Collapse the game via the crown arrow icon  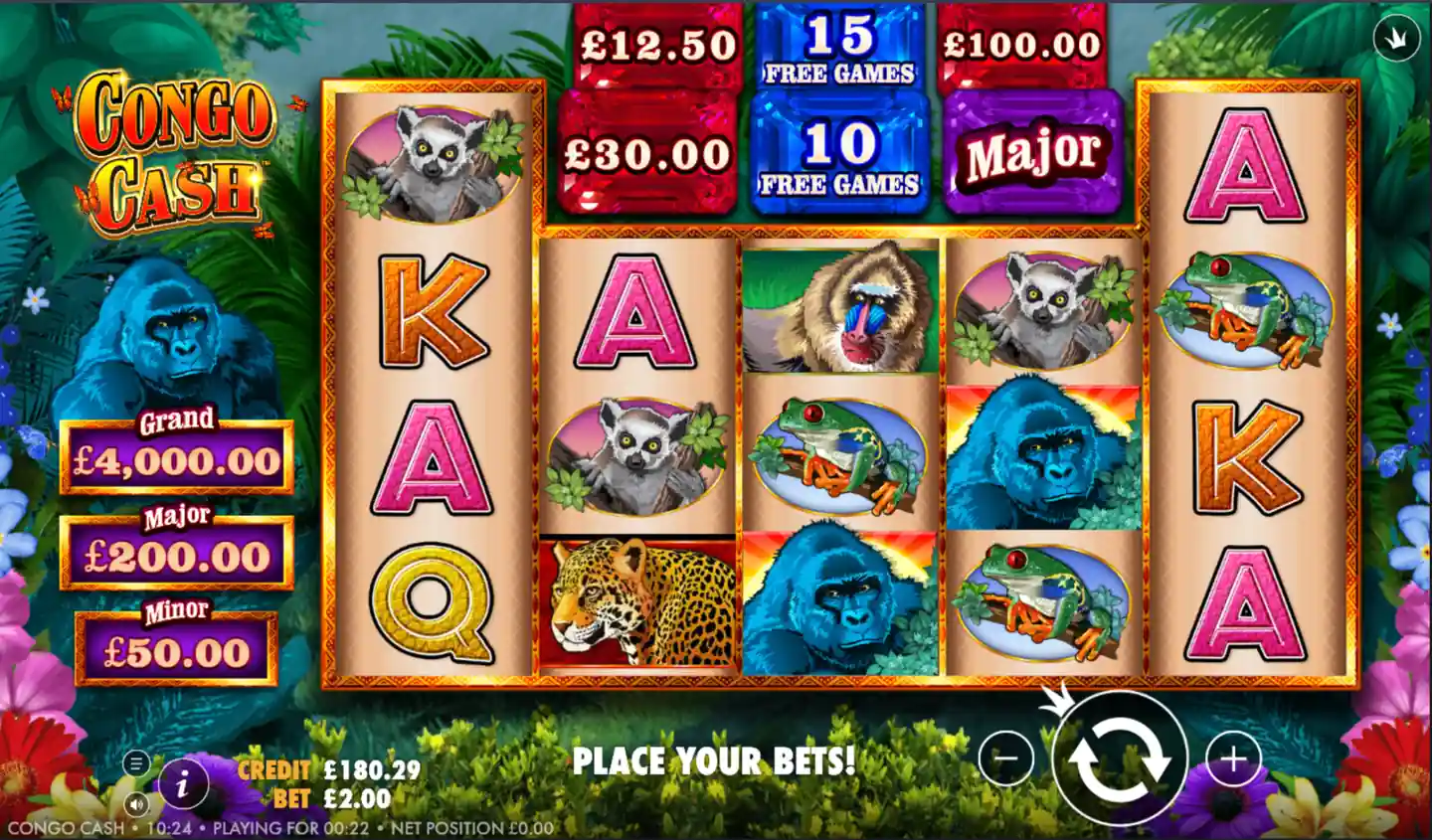tap(1395, 38)
